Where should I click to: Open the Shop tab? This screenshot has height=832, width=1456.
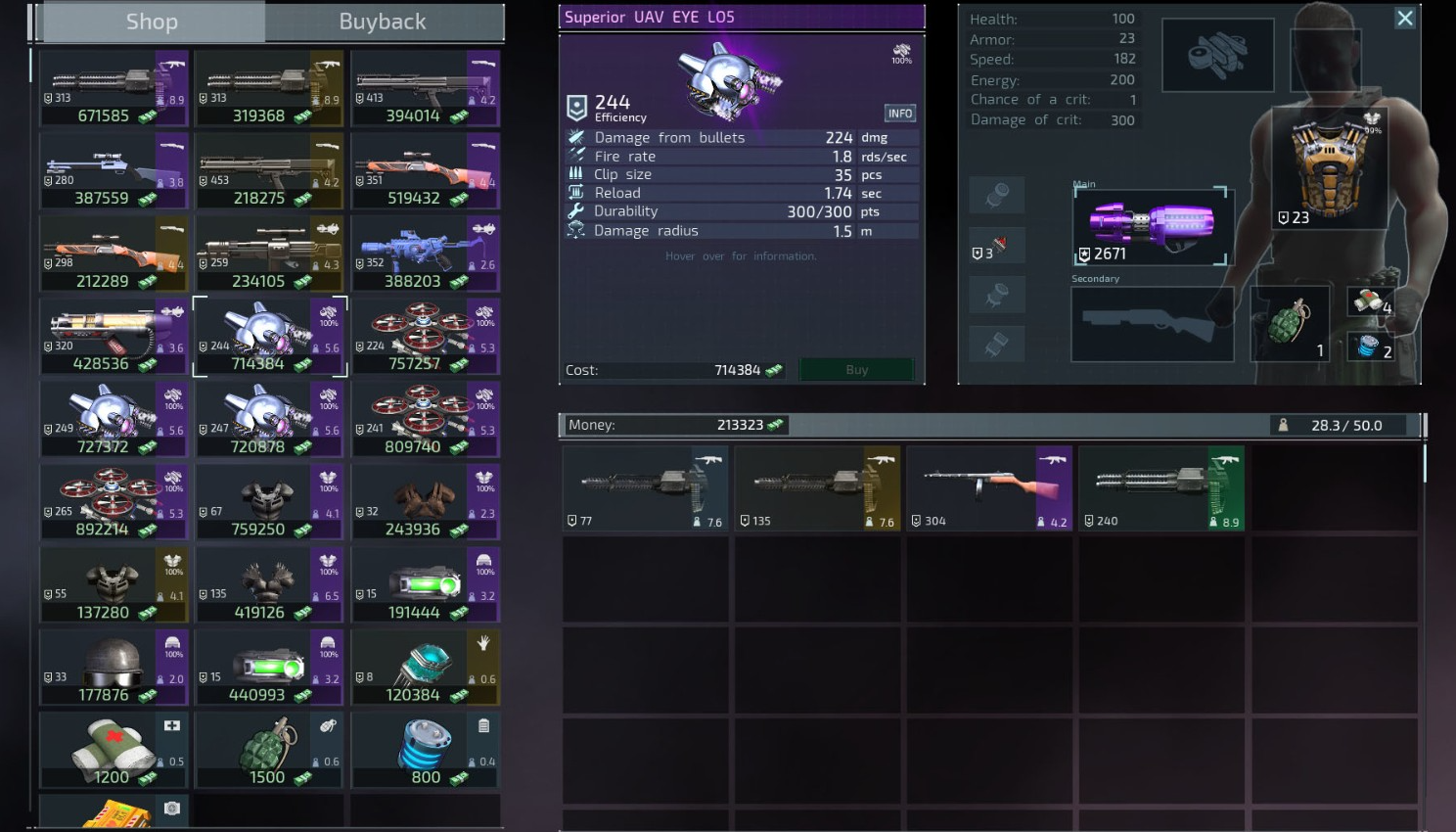pos(152,22)
